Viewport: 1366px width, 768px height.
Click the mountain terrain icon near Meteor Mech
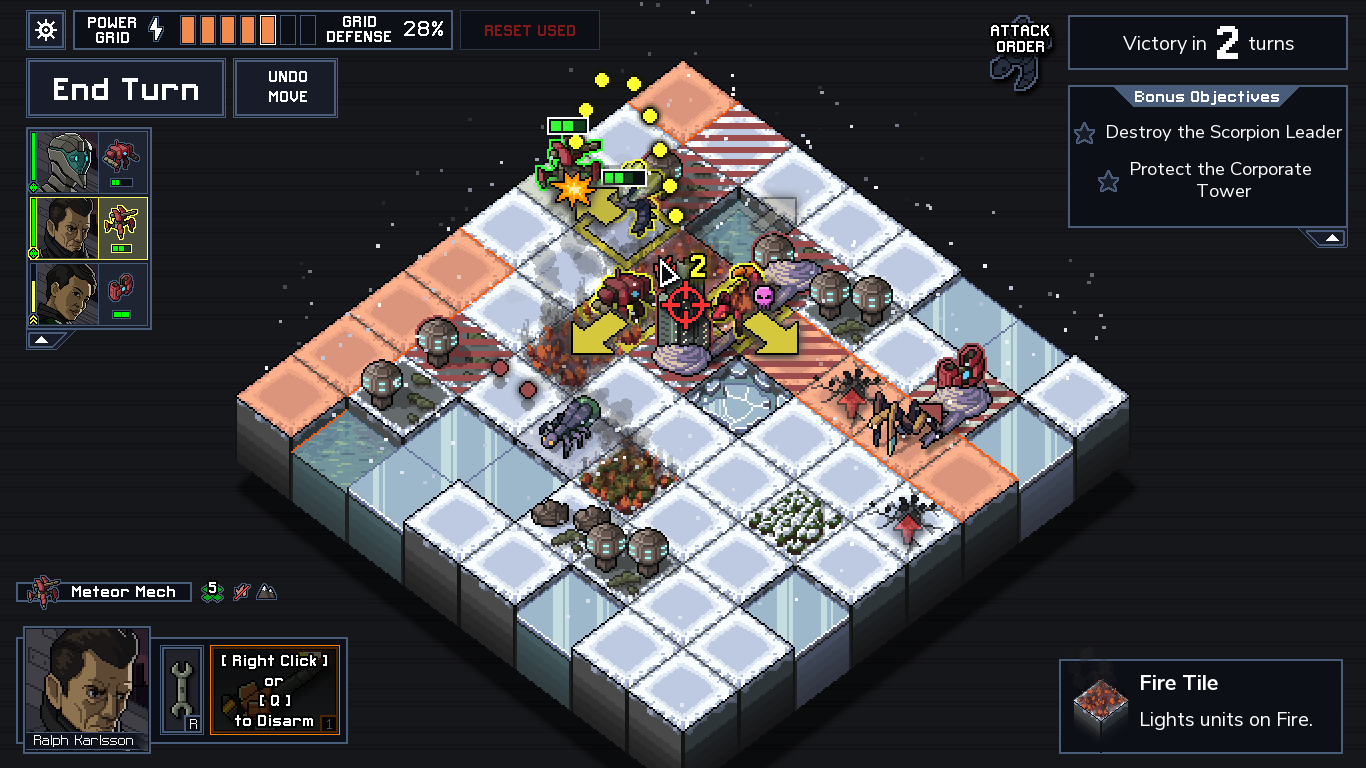(265, 591)
